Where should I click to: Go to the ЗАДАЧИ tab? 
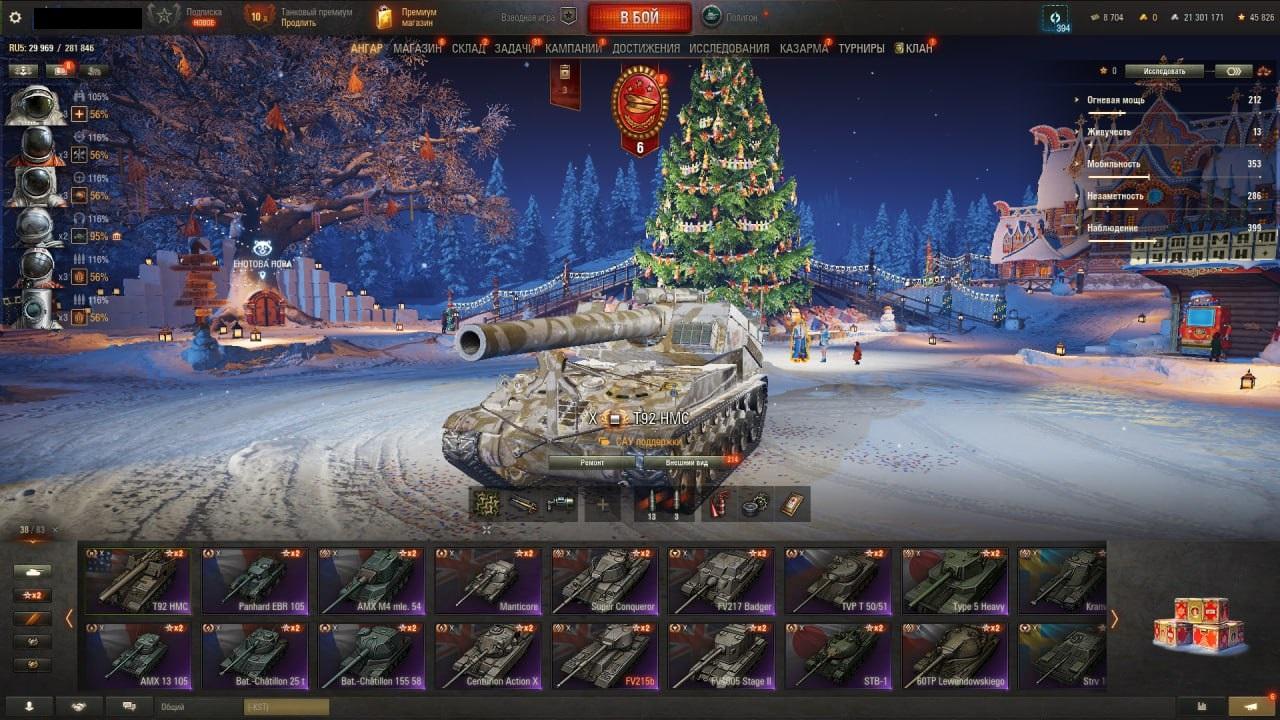(x=514, y=48)
